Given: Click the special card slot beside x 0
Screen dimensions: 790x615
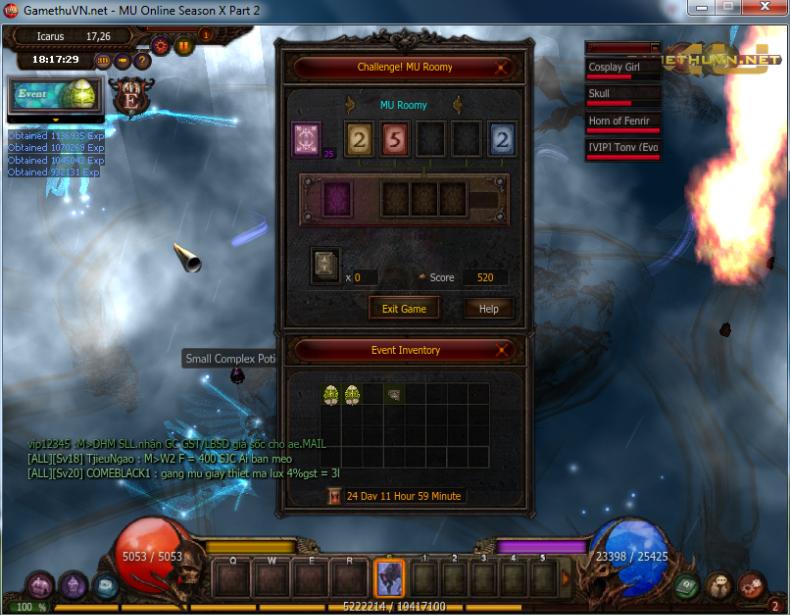Looking at the screenshot, I should 325,265.
